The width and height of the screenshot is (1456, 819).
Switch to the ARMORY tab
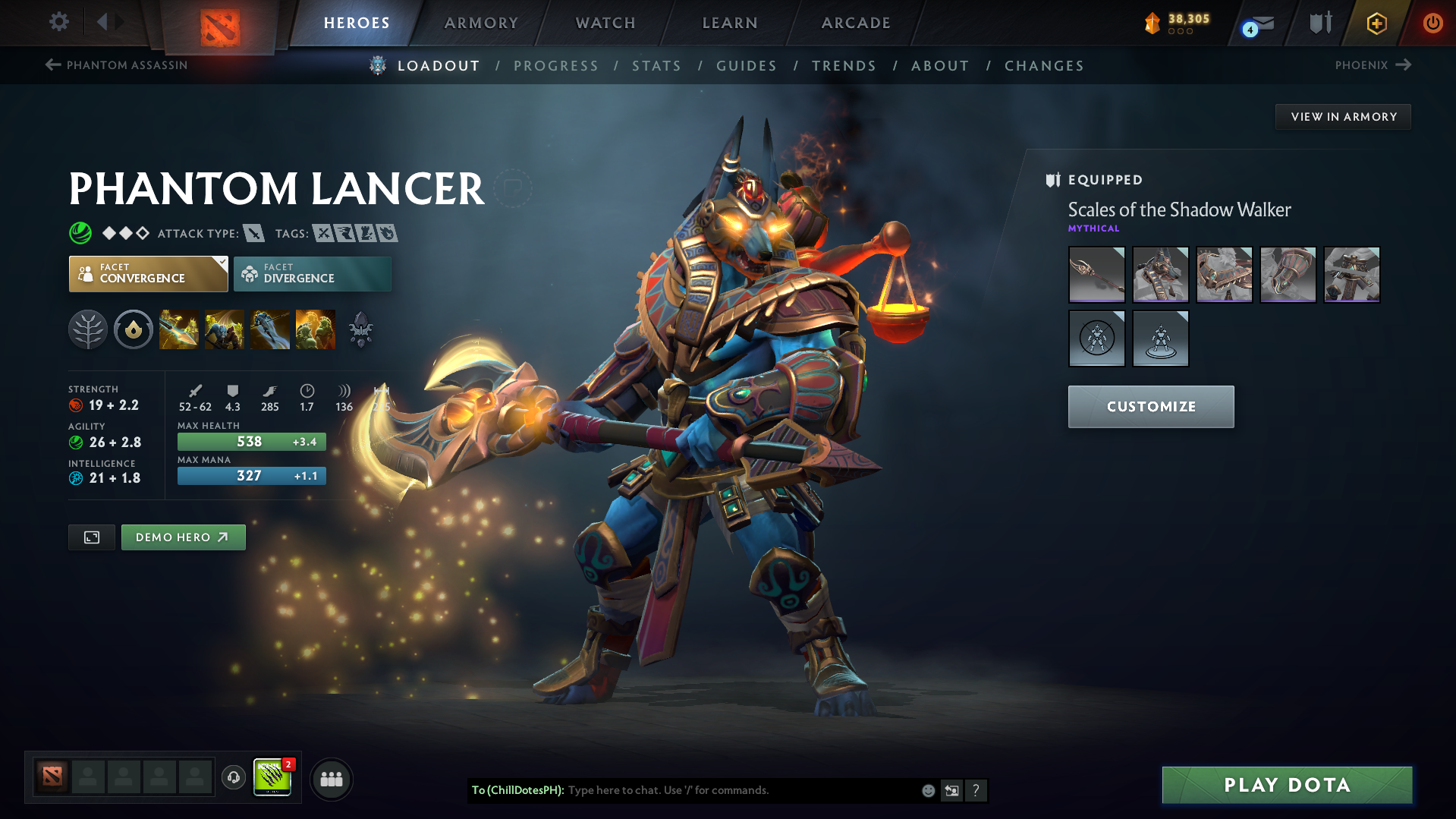[481, 23]
